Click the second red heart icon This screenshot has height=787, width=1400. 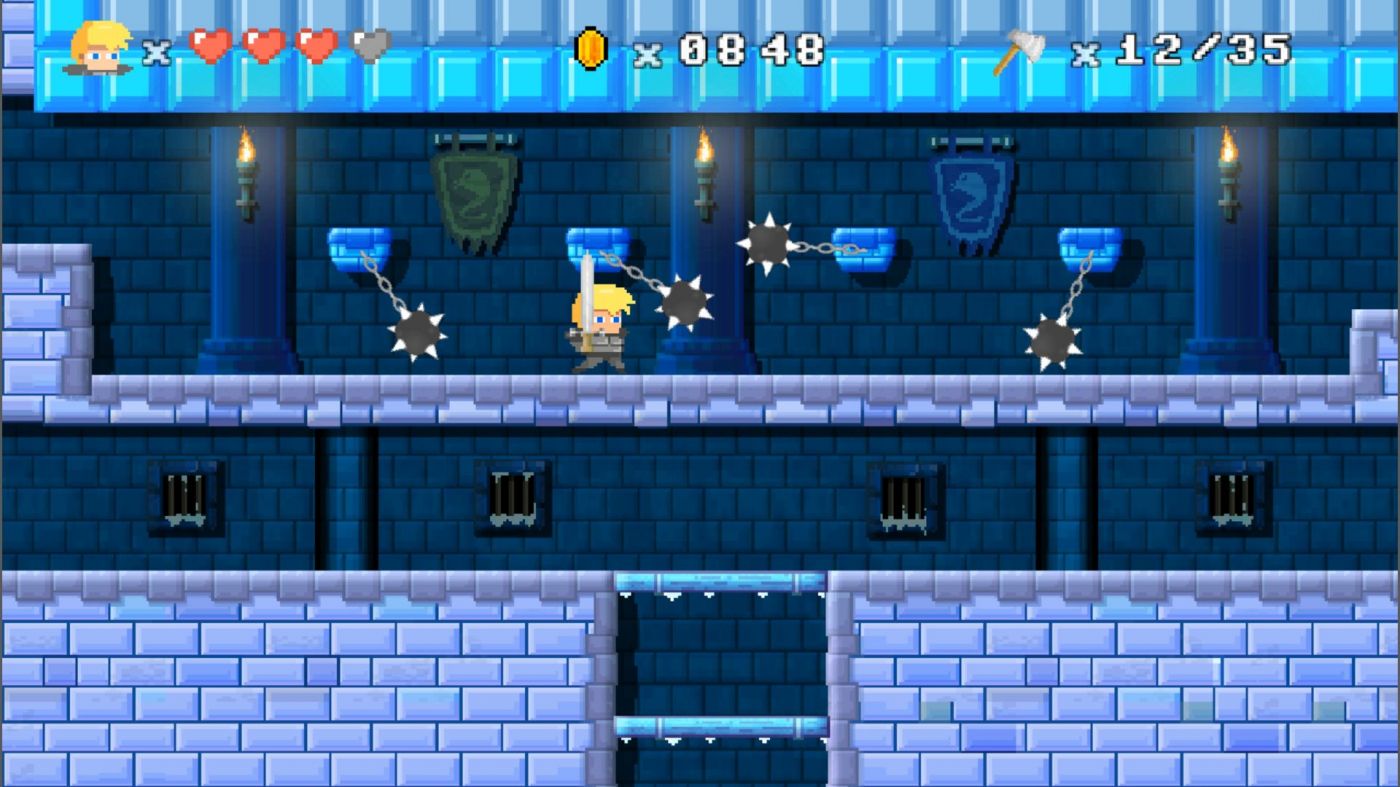(261, 46)
